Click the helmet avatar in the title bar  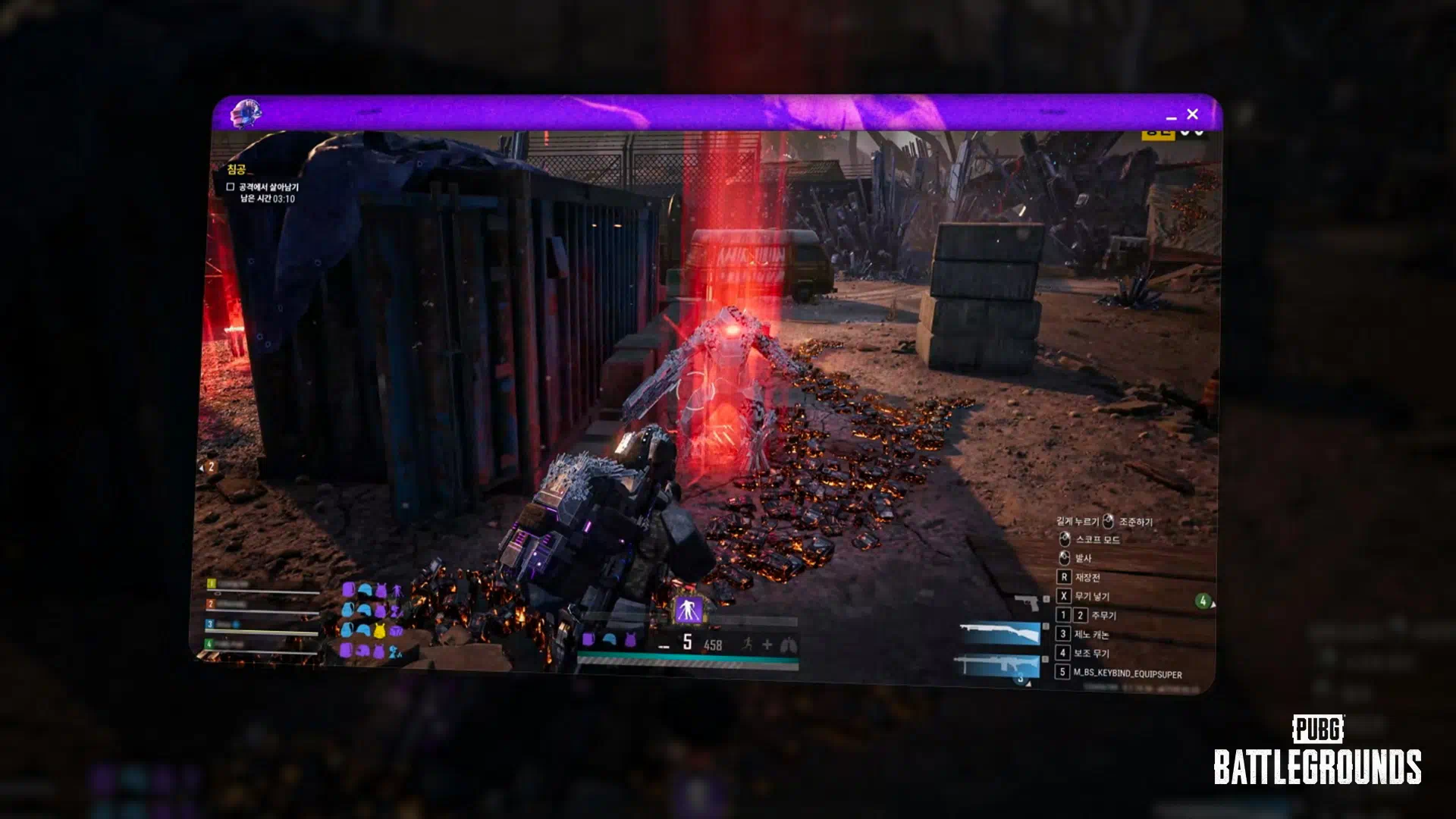245,114
